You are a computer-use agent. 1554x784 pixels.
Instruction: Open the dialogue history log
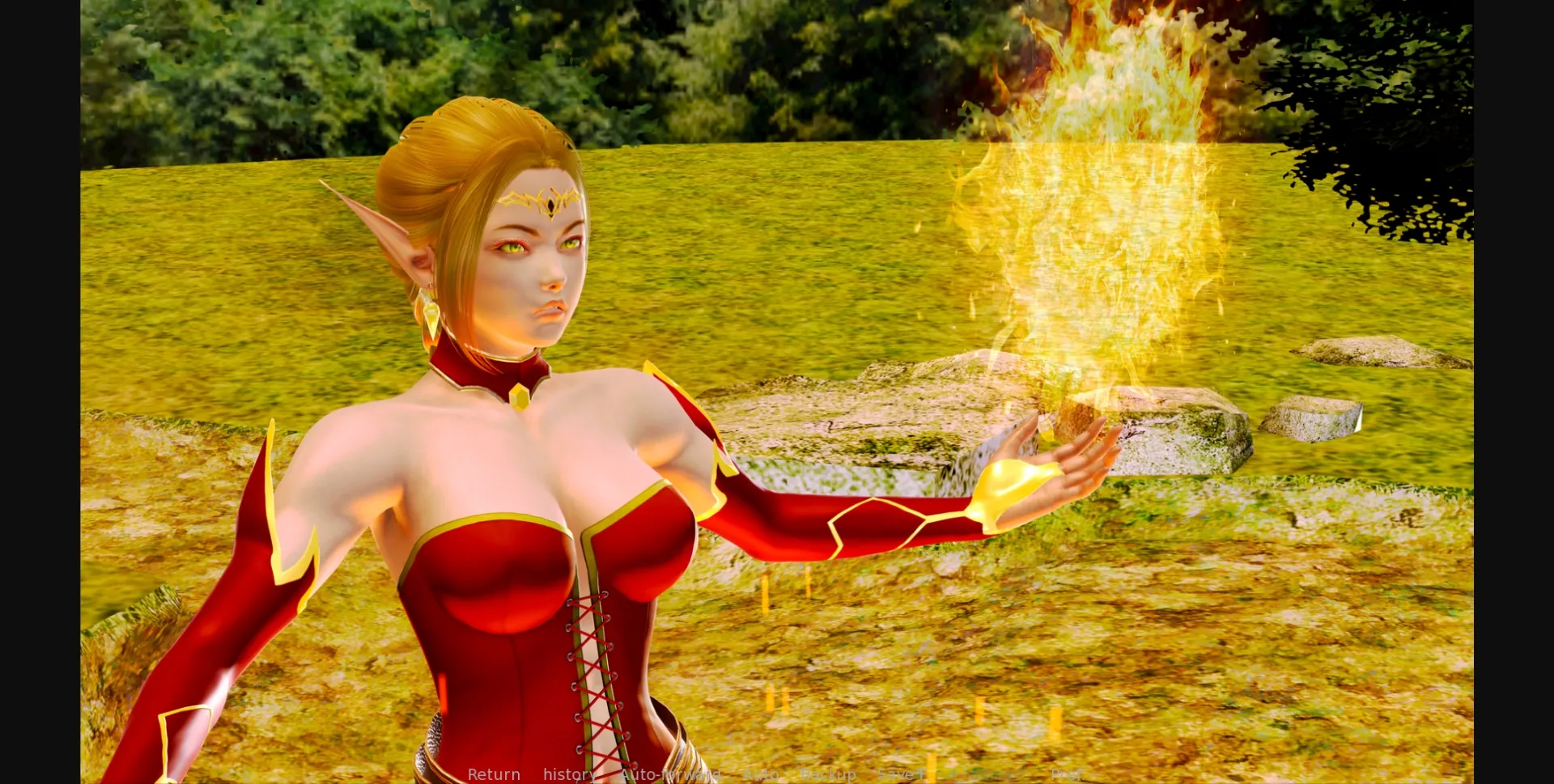click(568, 773)
